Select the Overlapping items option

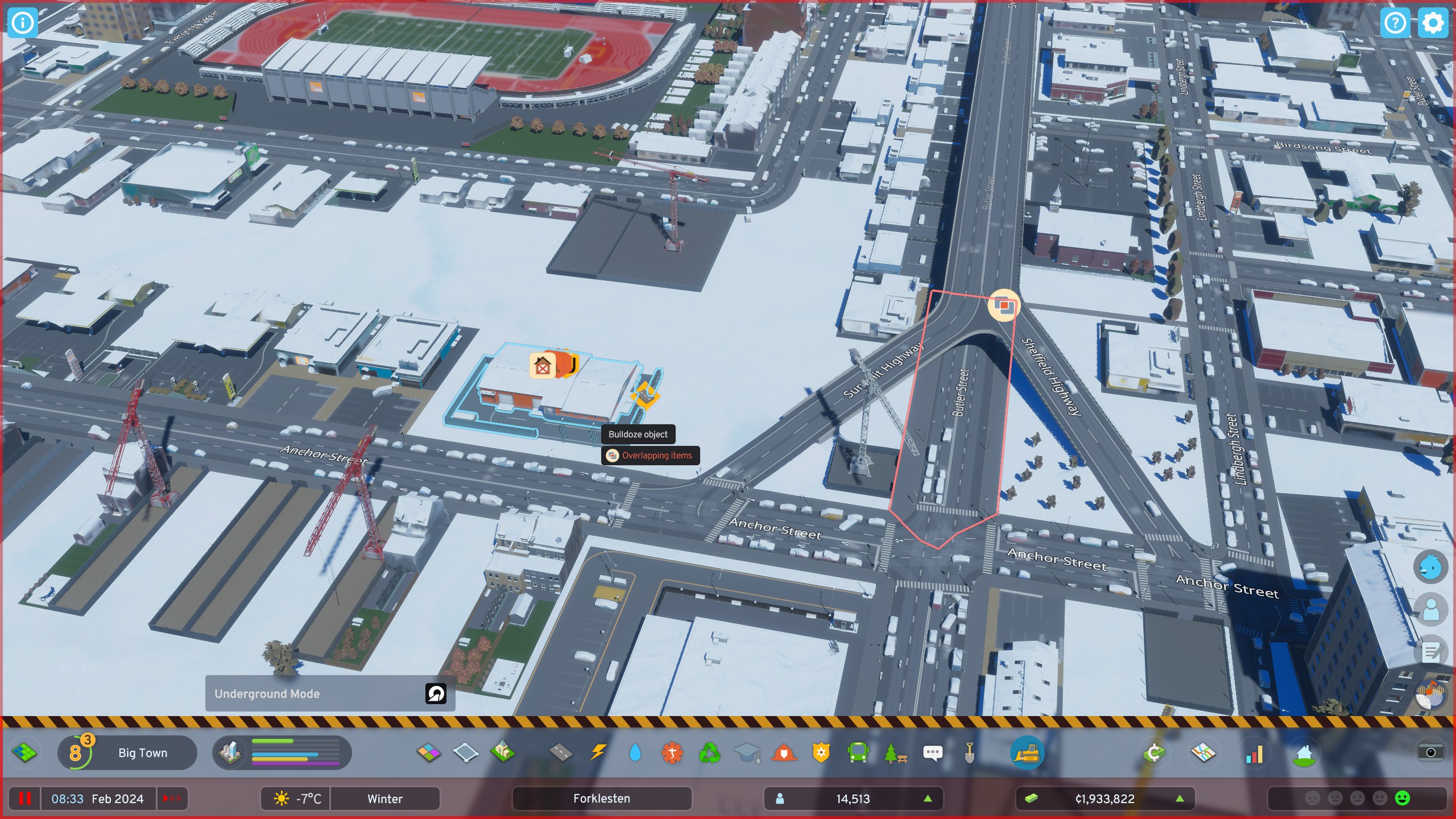pyautogui.click(x=651, y=456)
